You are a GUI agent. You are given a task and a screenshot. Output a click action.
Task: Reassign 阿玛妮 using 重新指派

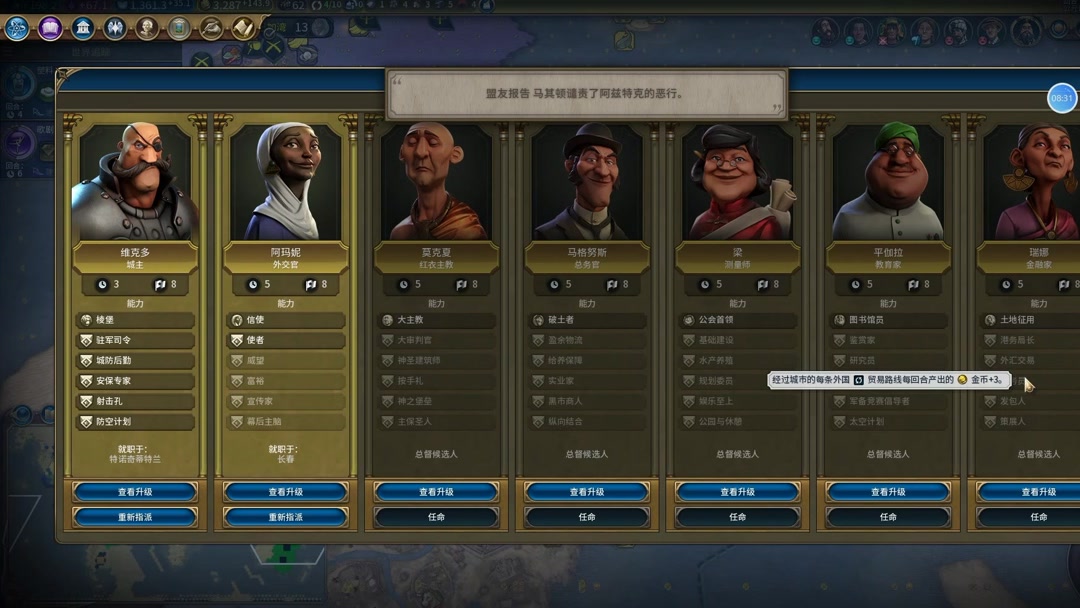pyautogui.click(x=286, y=517)
